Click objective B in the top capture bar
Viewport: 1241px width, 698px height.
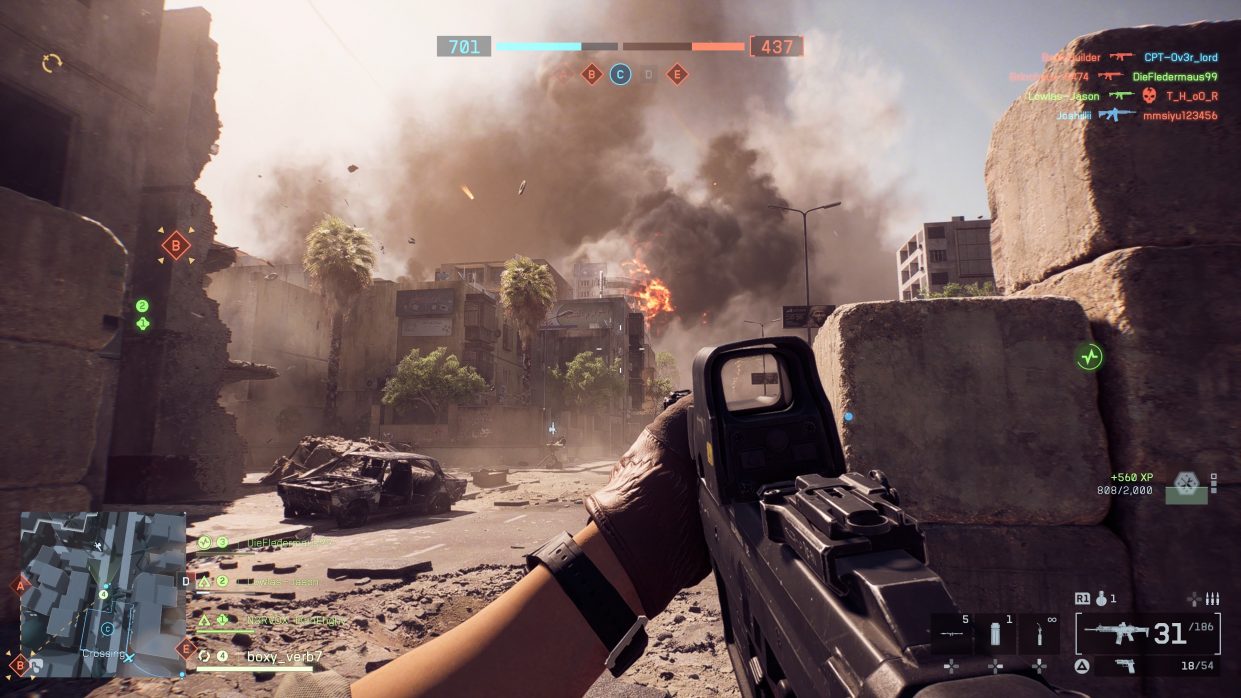click(592, 74)
